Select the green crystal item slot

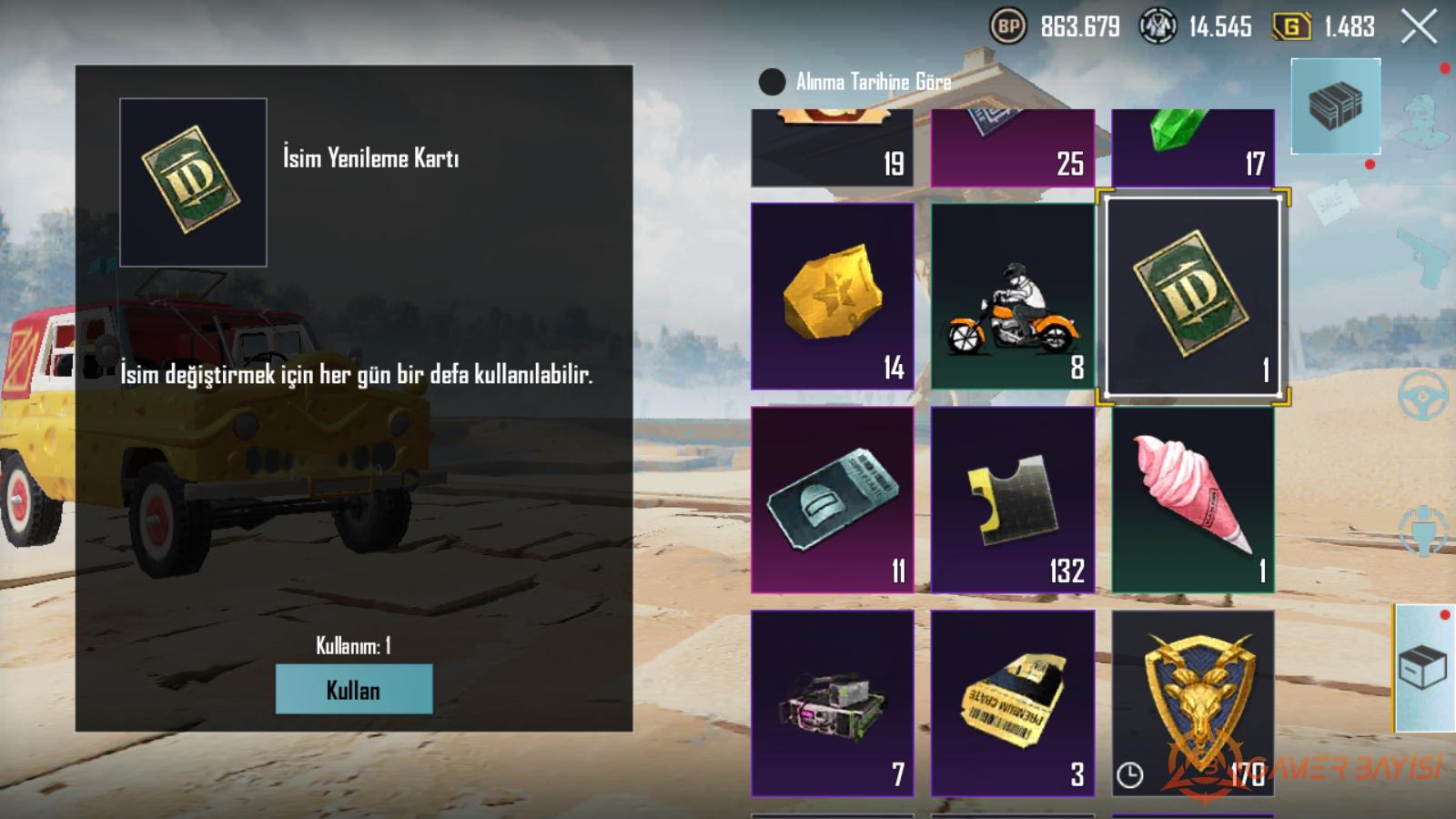point(1192,147)
